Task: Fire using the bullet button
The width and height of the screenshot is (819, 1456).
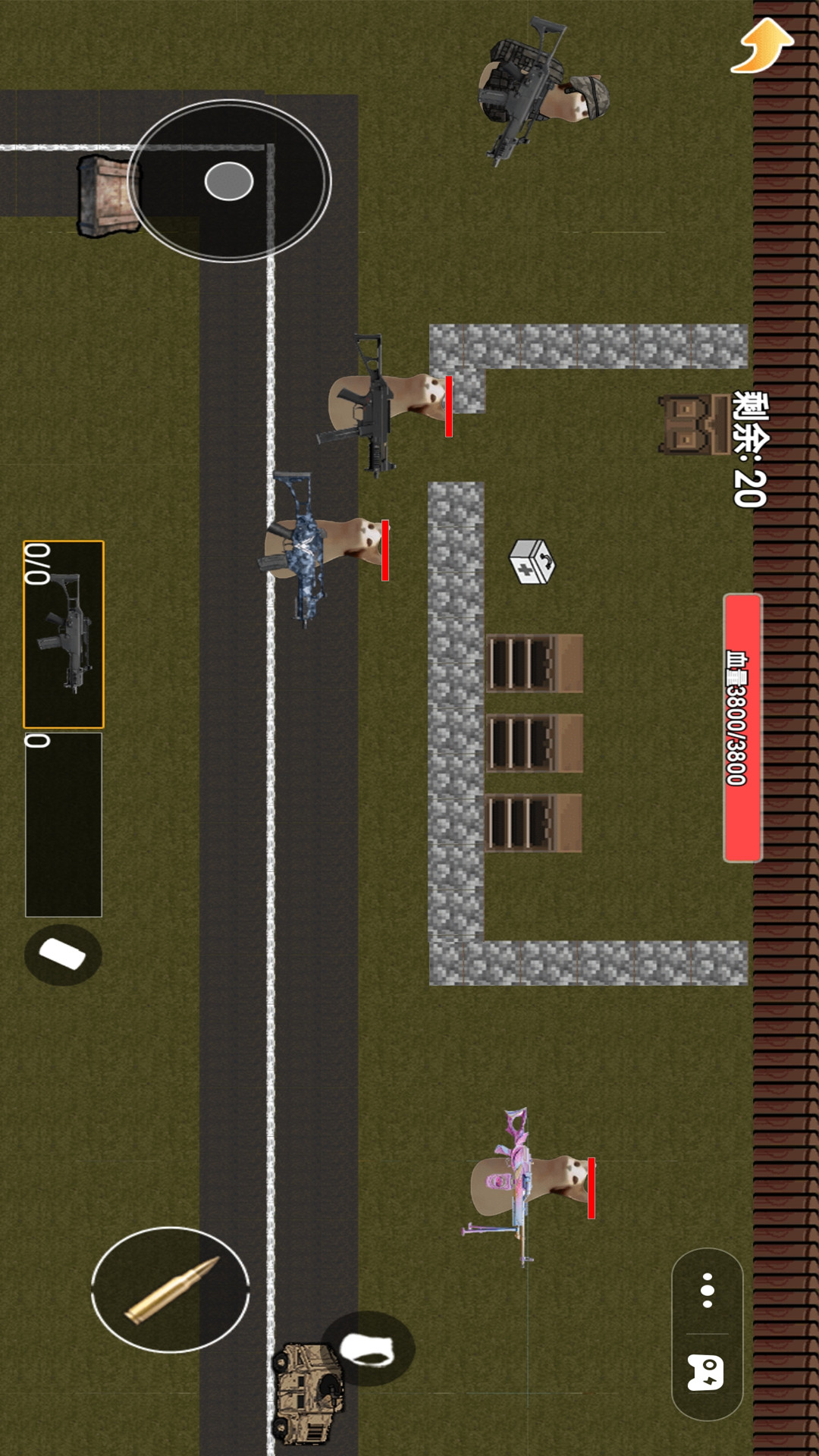Action: tap(171, 1290)
